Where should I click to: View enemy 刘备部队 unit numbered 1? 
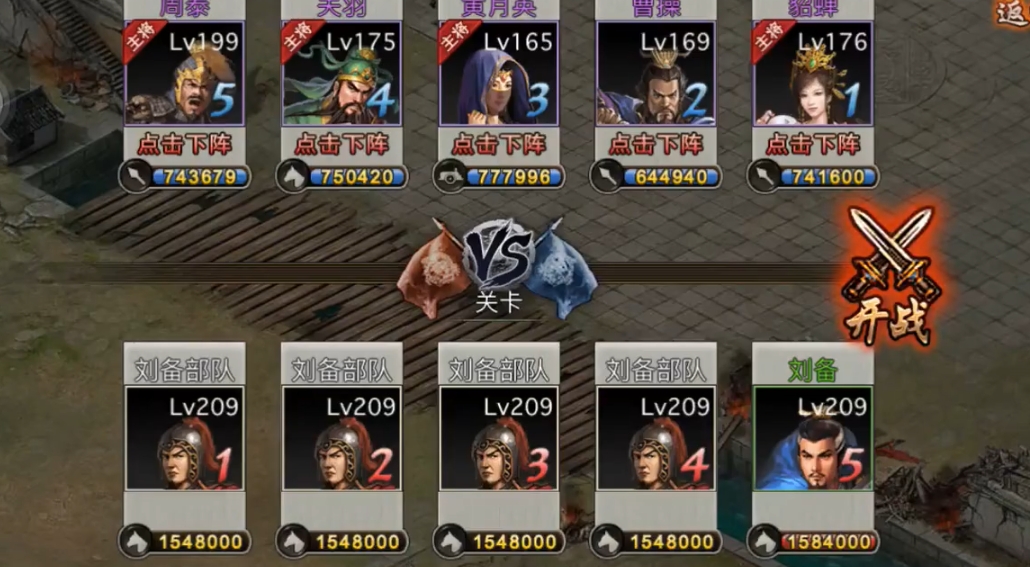[185, 439]
